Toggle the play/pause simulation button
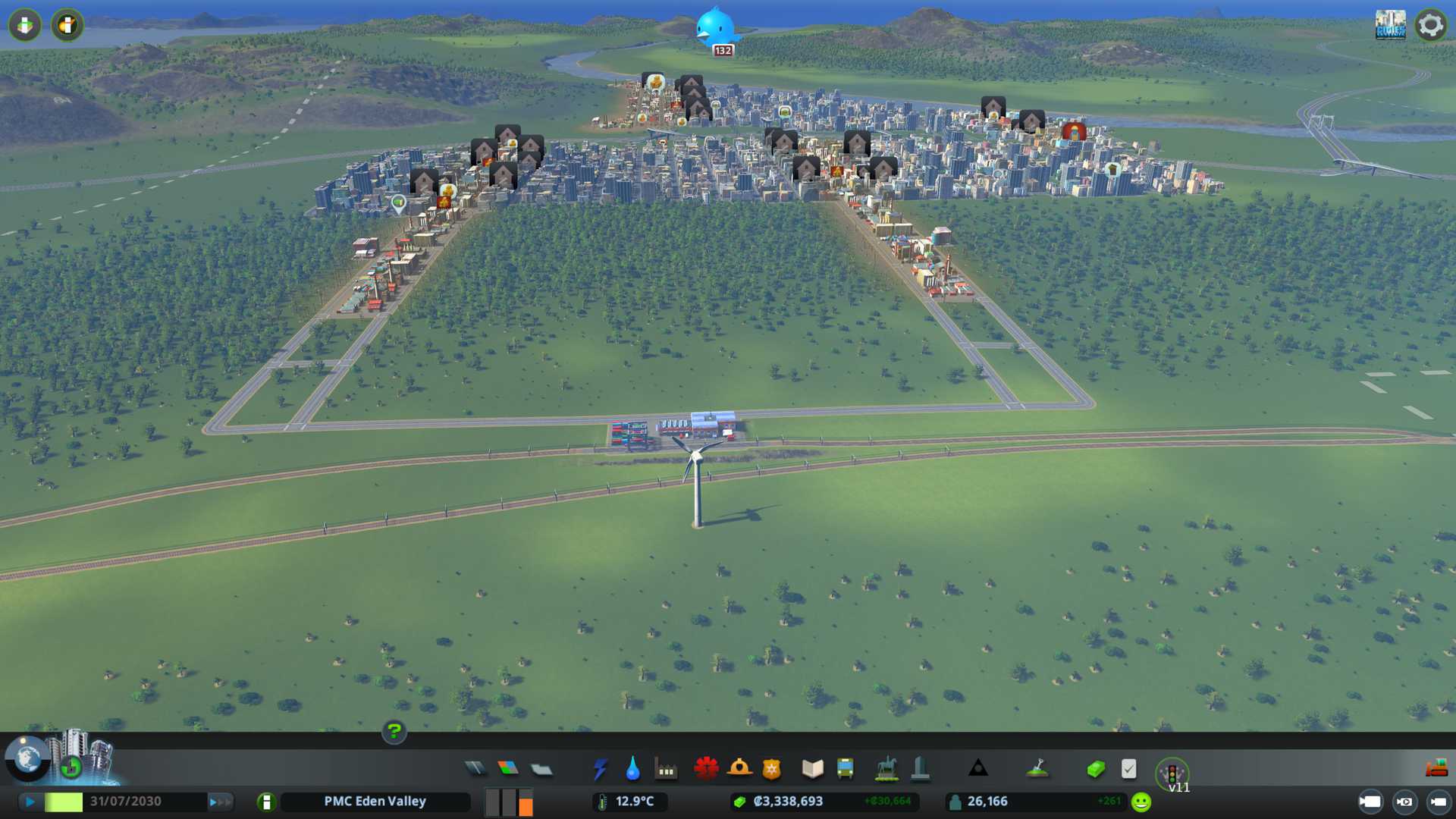The width and height of the screenshot is (1456, 819). pyautogui.click(x=30, y=802)
